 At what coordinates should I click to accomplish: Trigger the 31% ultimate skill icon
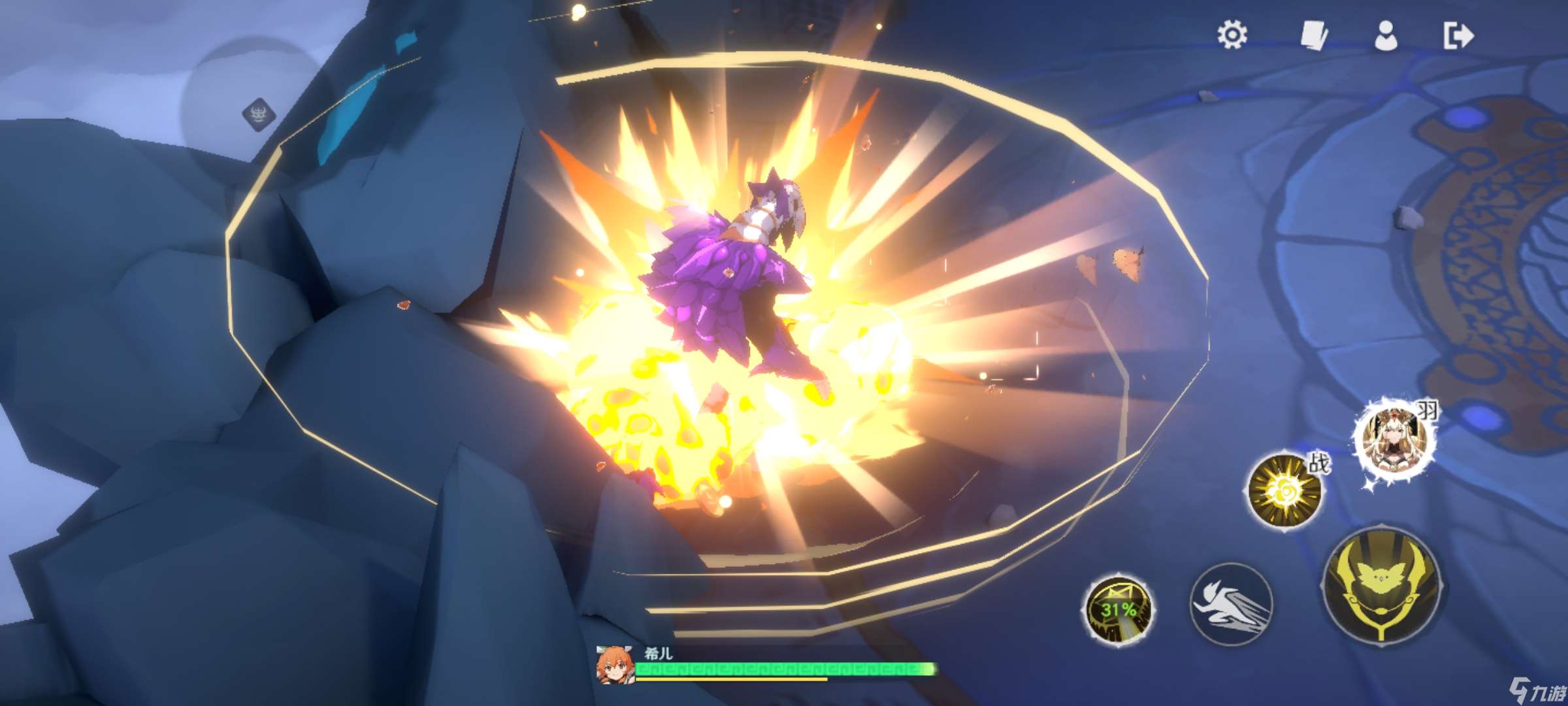1118,609
